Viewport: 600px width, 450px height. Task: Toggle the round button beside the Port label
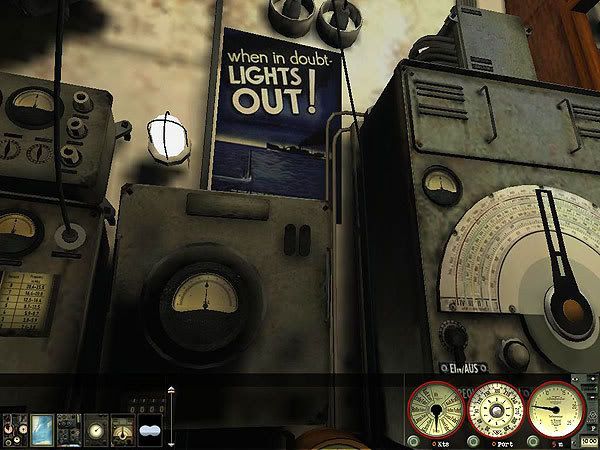[x=474, y=441]
